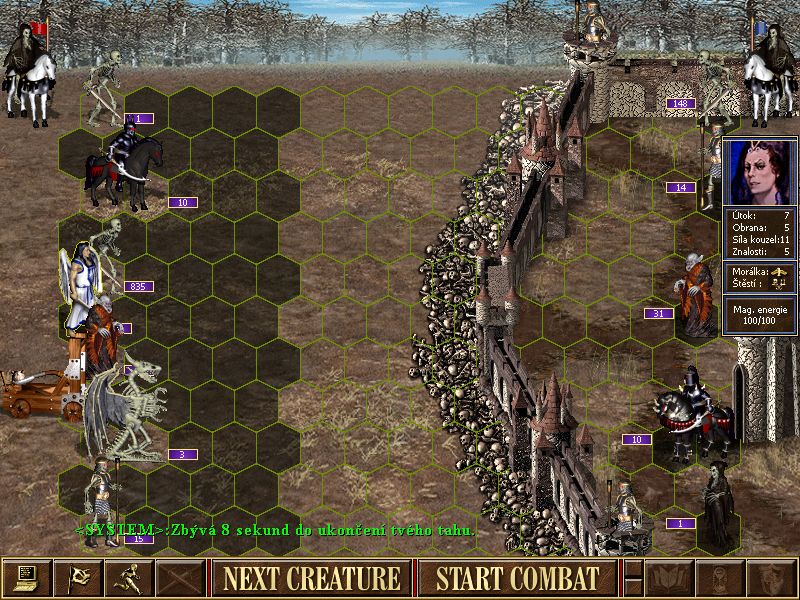Click the NEXT CREATURE button

click(311, 578)
